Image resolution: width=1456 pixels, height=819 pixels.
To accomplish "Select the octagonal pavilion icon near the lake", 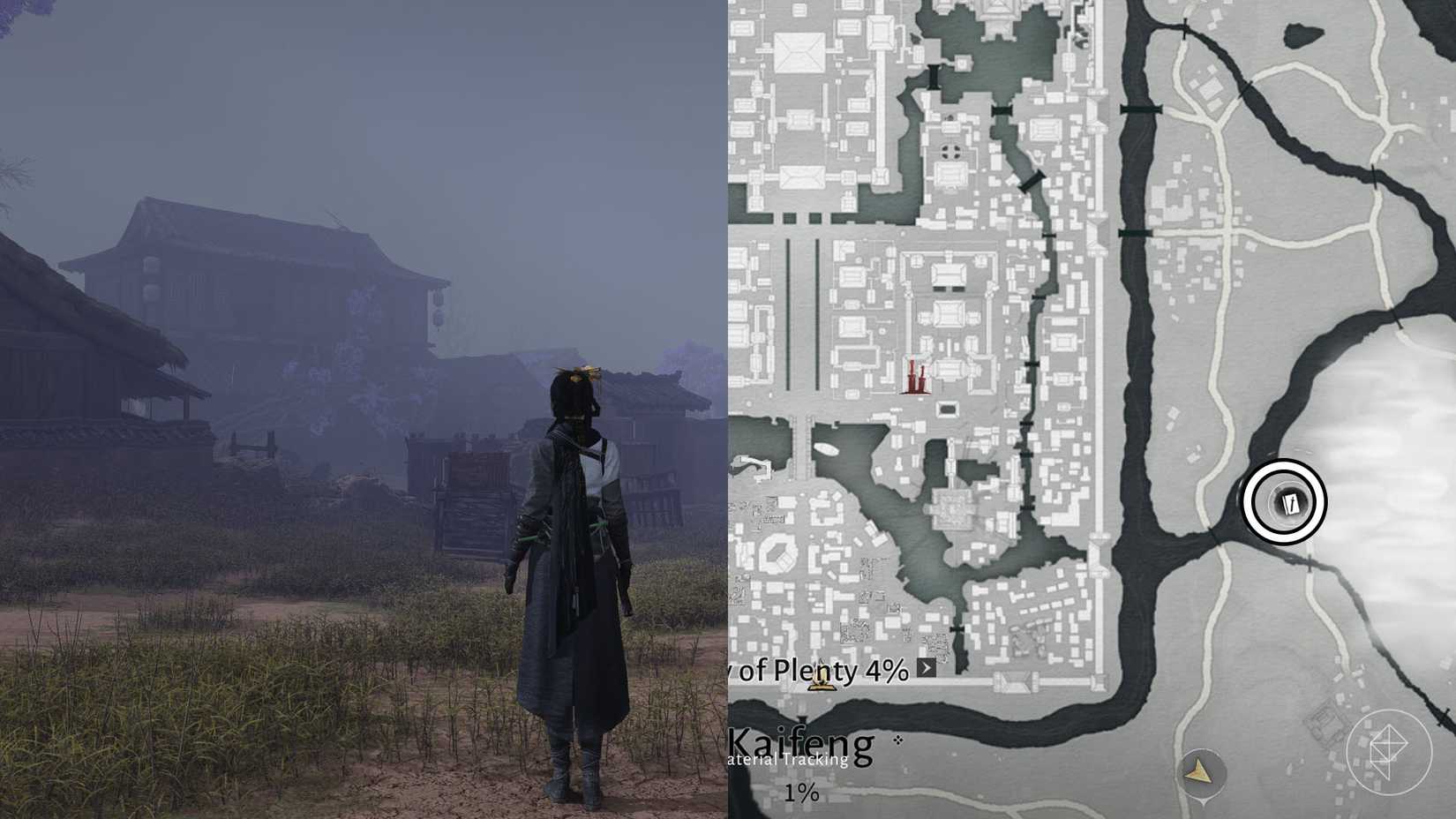I will (x=778, y=553).
